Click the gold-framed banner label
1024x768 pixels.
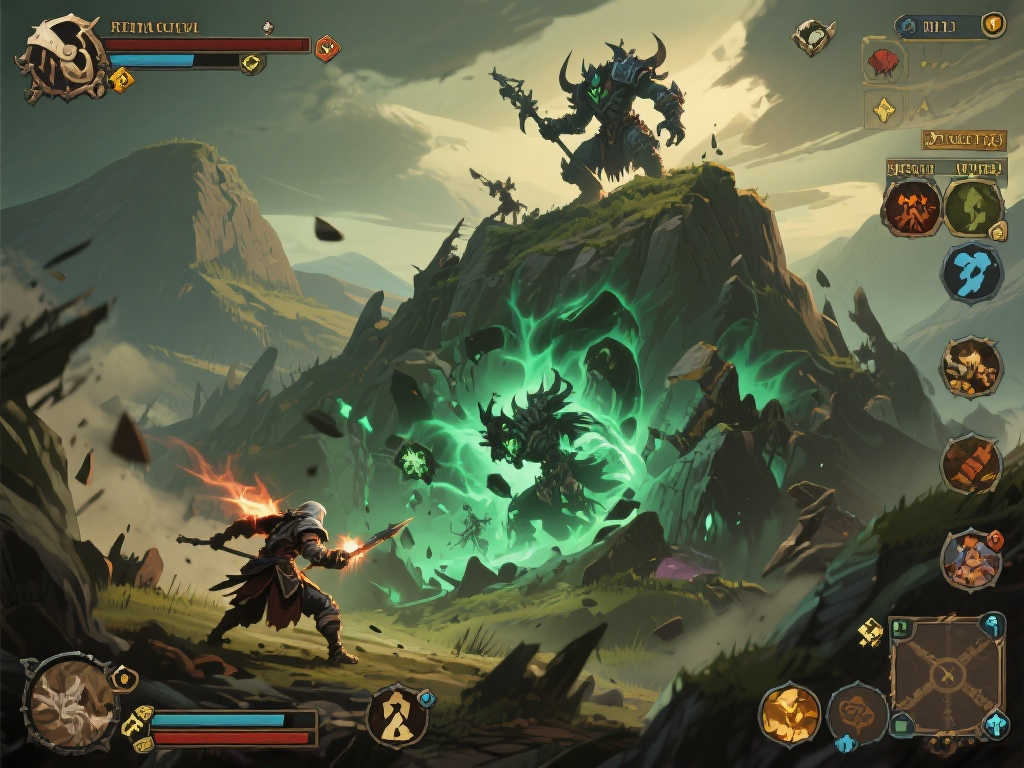pyautogui.click(x=963, y=139)
